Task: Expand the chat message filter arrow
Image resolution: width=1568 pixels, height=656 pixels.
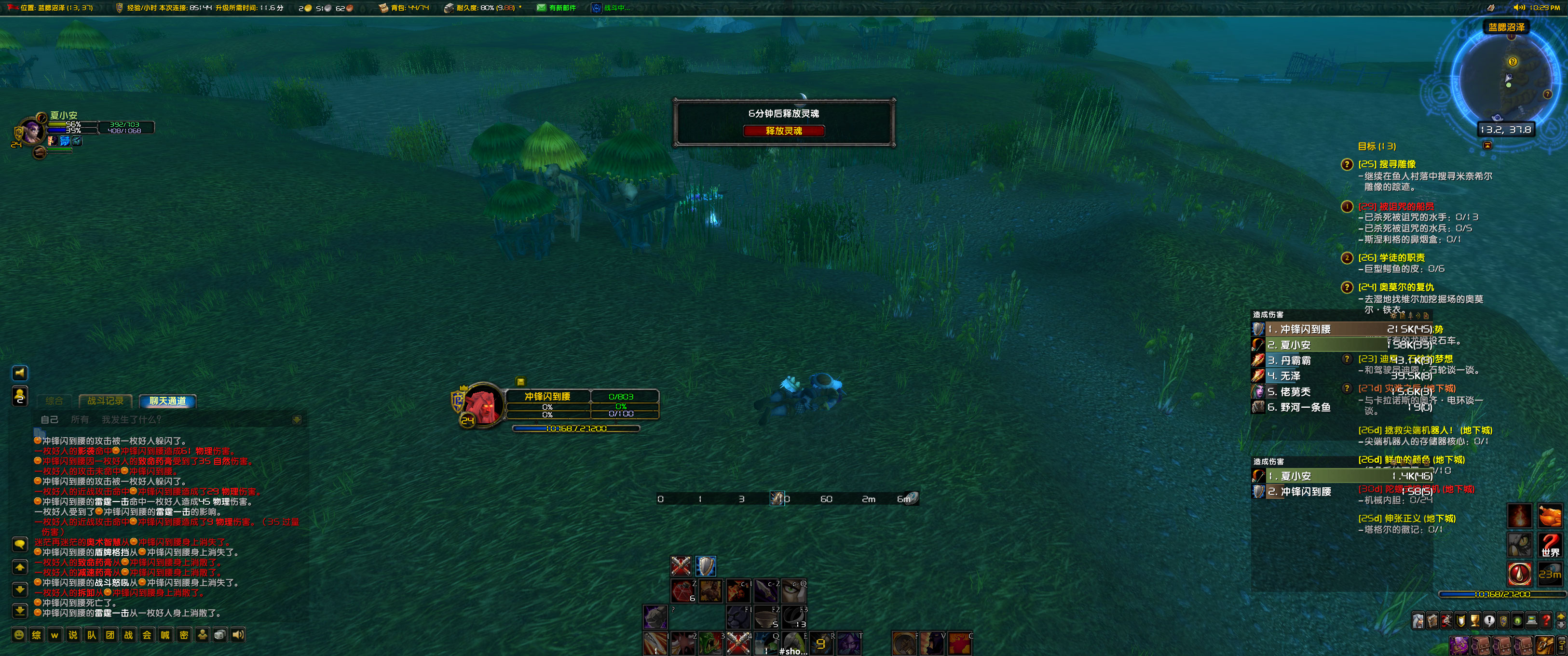Action: 297,419
